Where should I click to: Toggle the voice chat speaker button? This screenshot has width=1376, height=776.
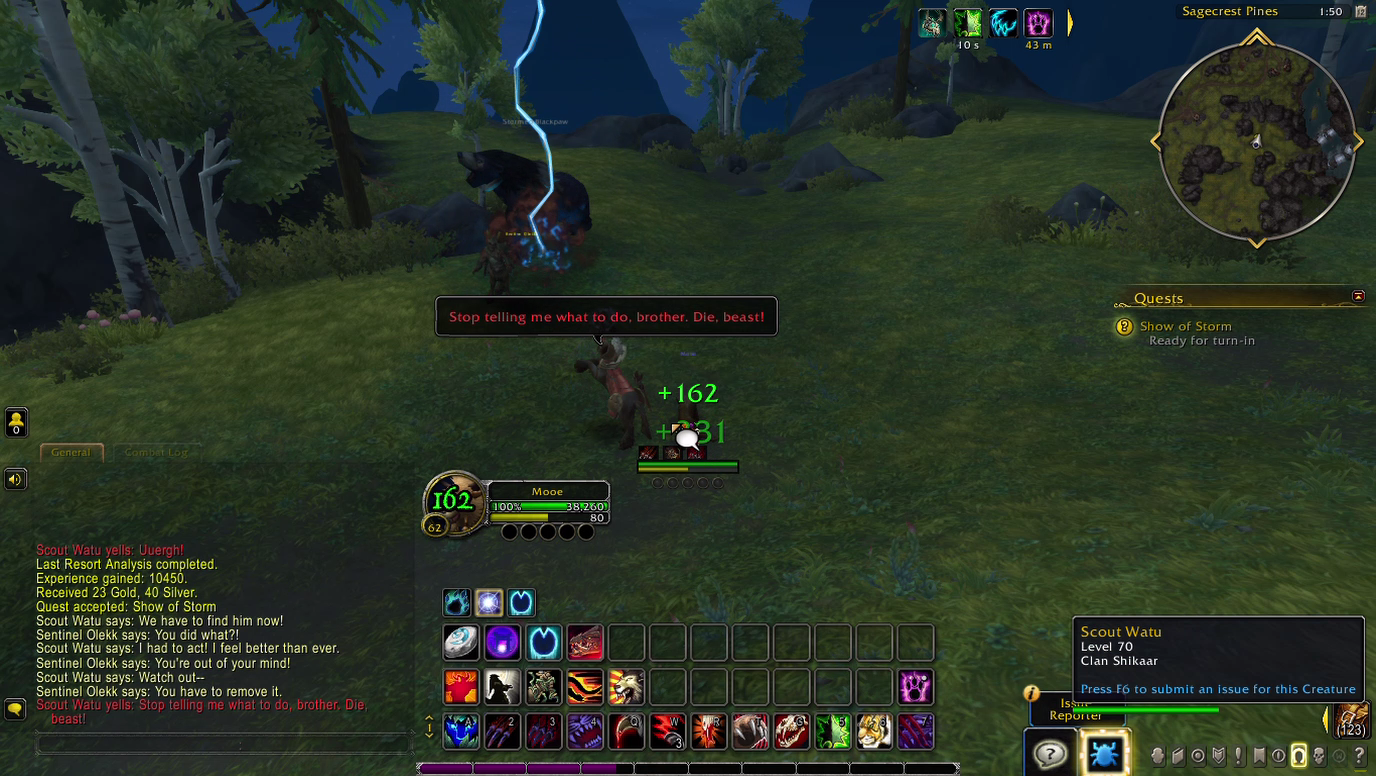coord(15,479)
